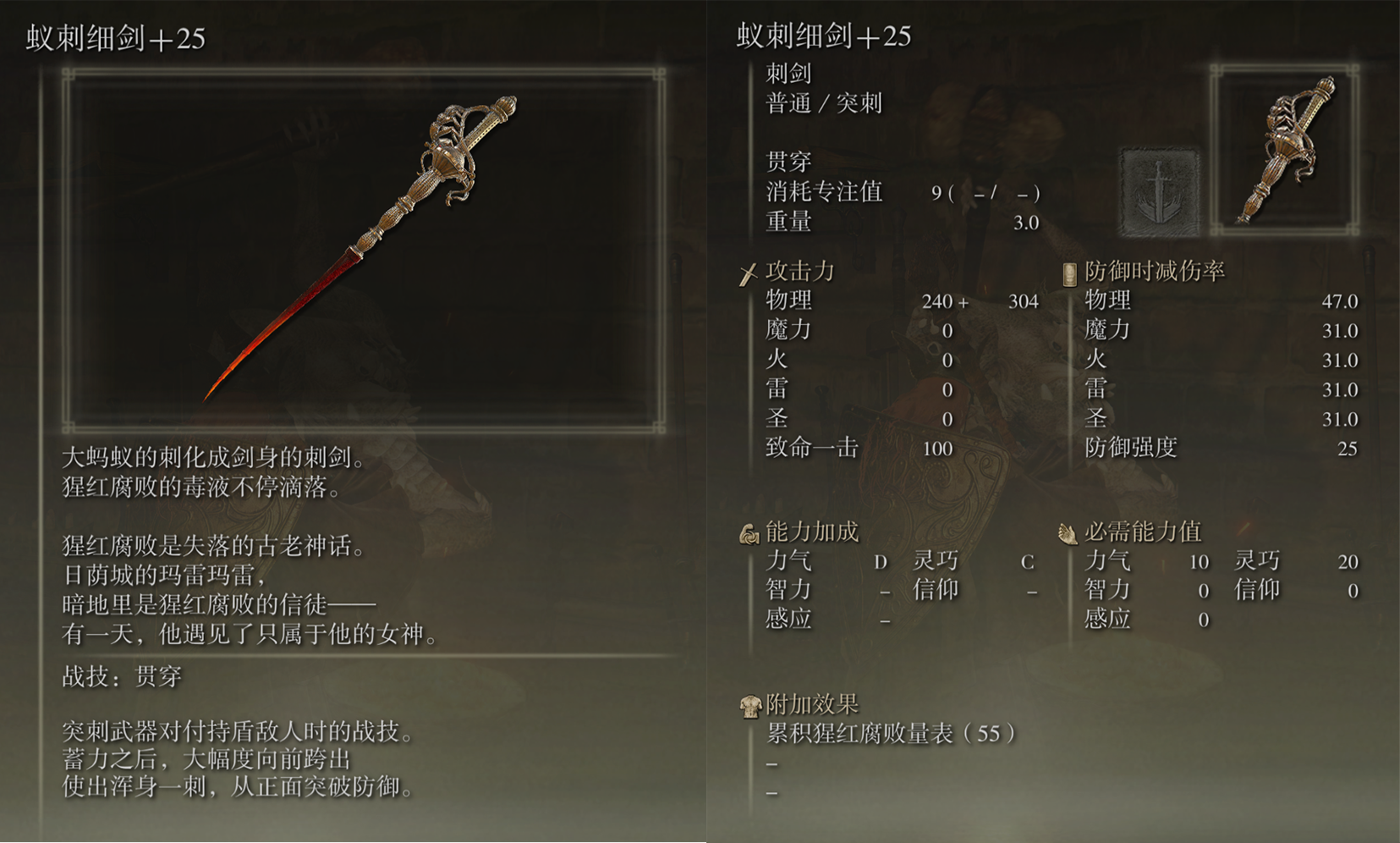Click the 必需能力值 wing icon
Viewport: 1400px width, 843px height.
[x=1070, y=533]
